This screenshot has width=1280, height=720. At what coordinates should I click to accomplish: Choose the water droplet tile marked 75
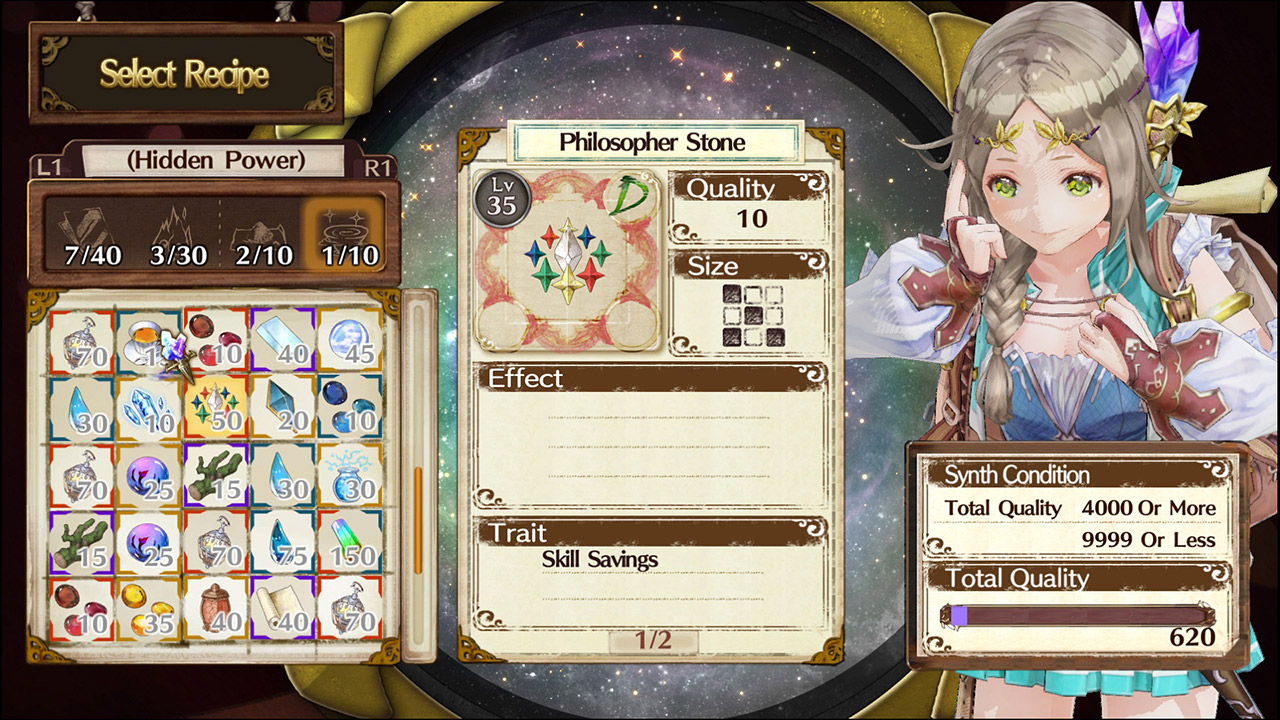pos(283,541)
